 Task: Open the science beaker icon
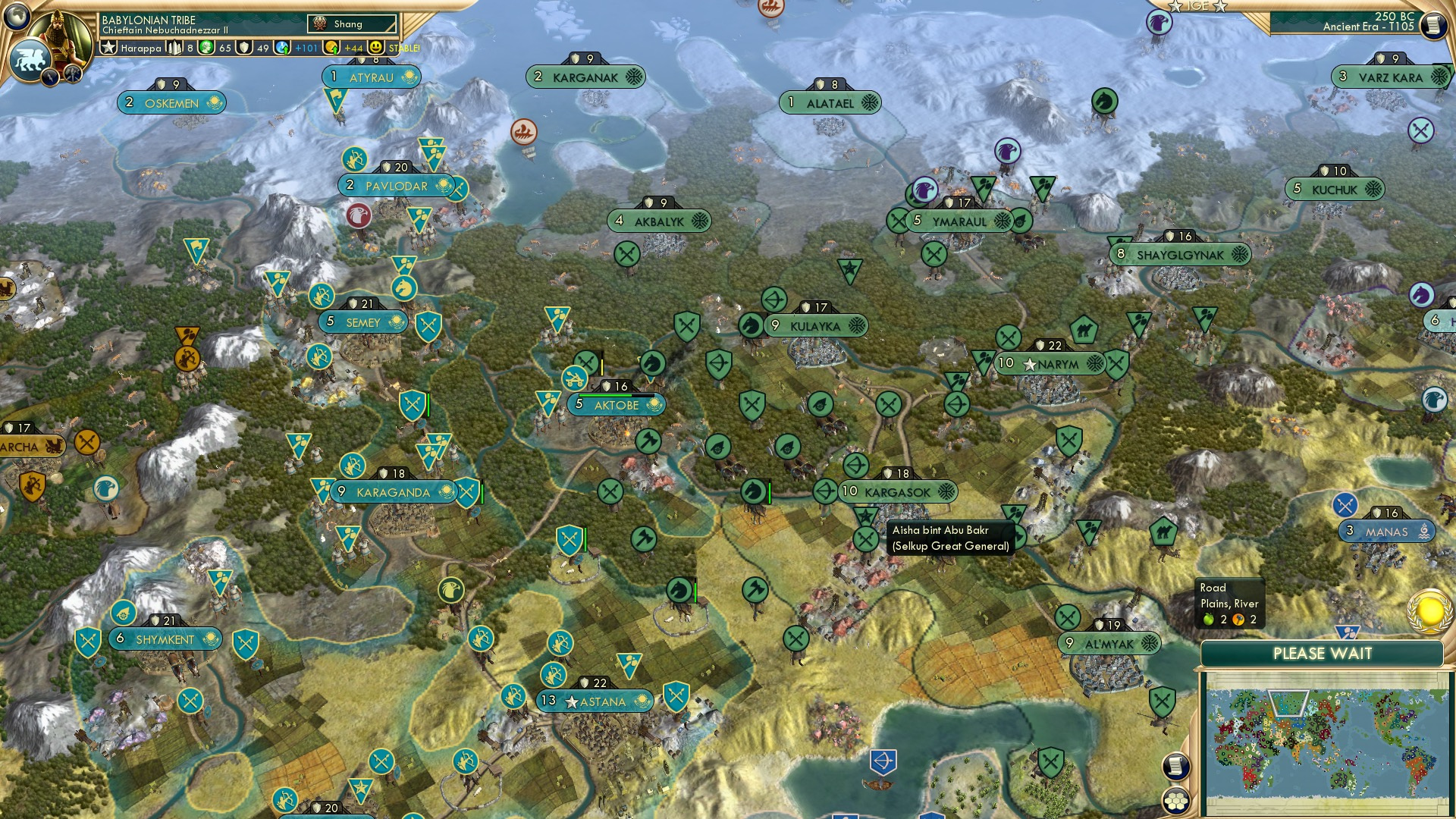coord(283,47)
